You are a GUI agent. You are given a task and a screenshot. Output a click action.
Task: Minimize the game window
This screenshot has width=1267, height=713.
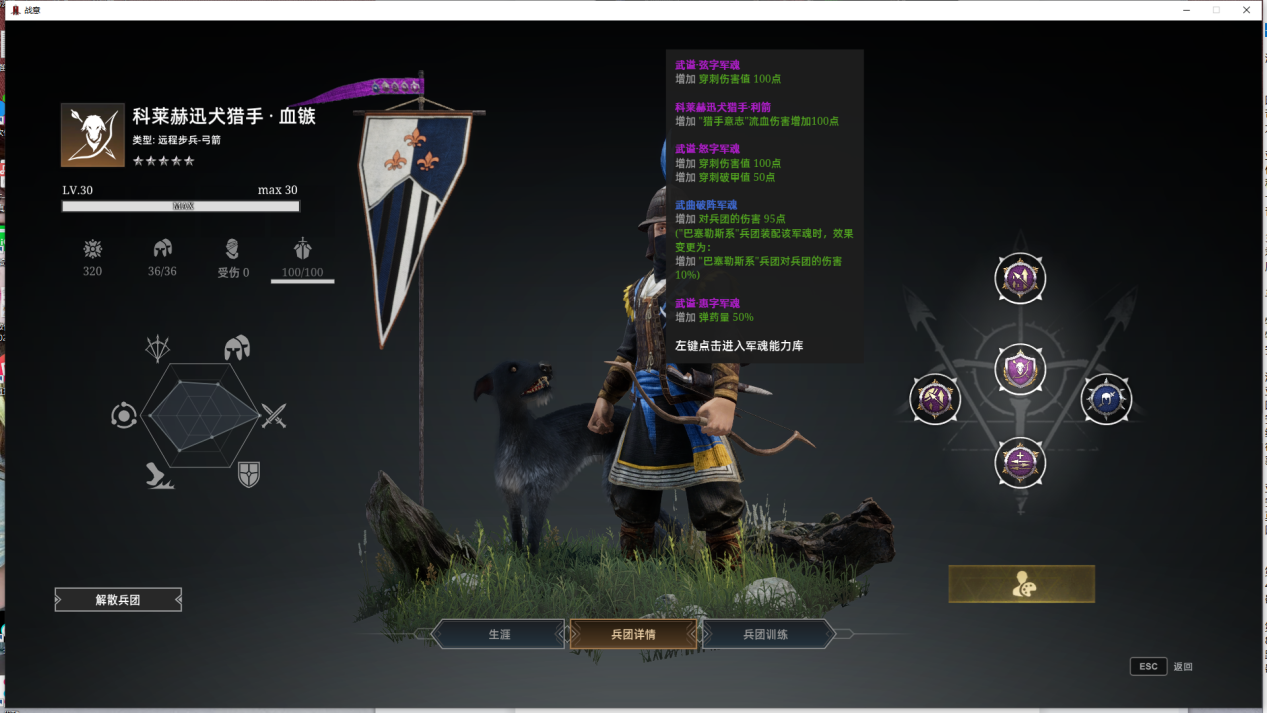pyautogui.click(x=1186, y=10)
